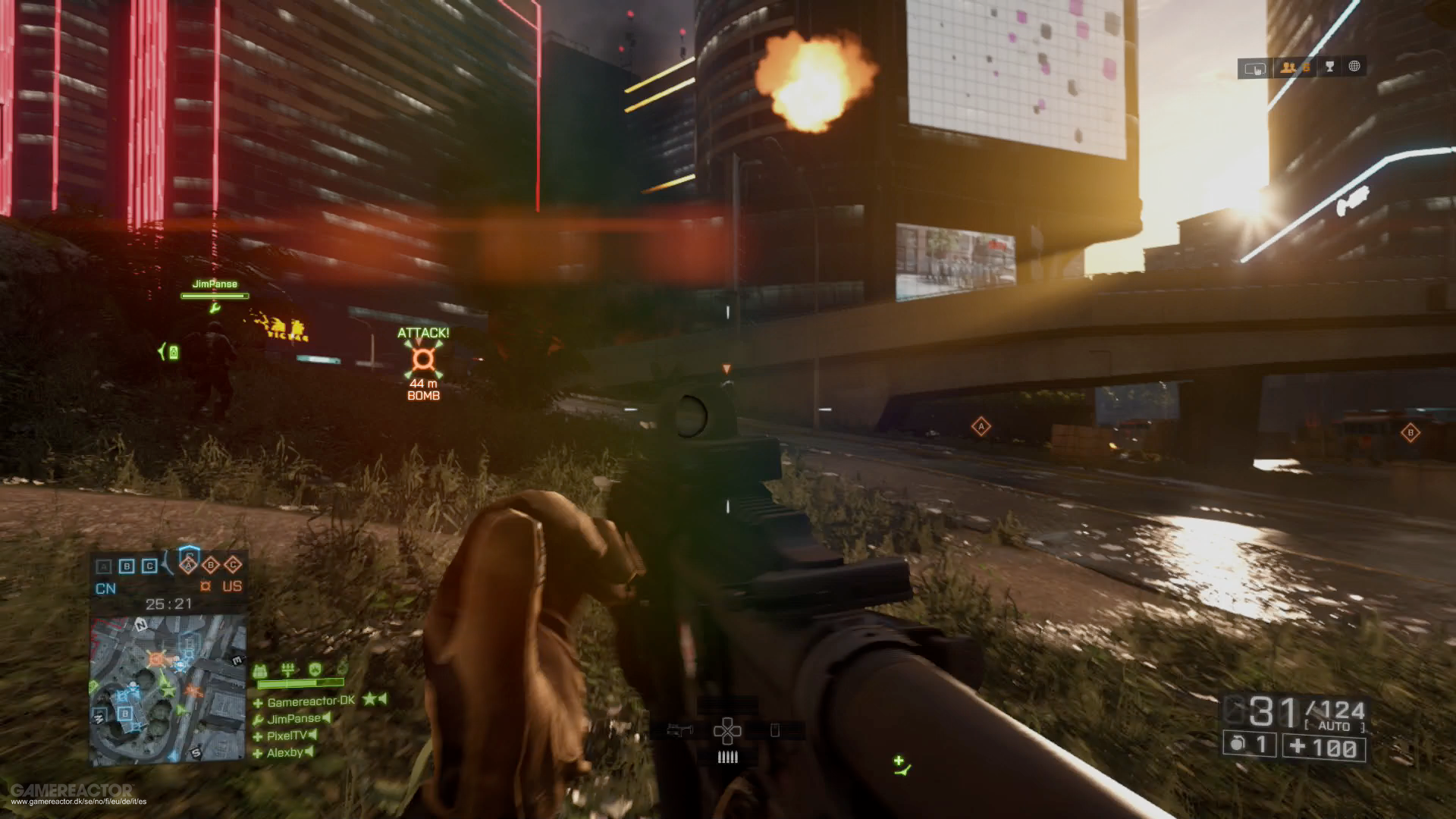Screen dimensions: 1456x819
Task: Click the trophy awards icon top-right
Action: (x=1331, y=67)
